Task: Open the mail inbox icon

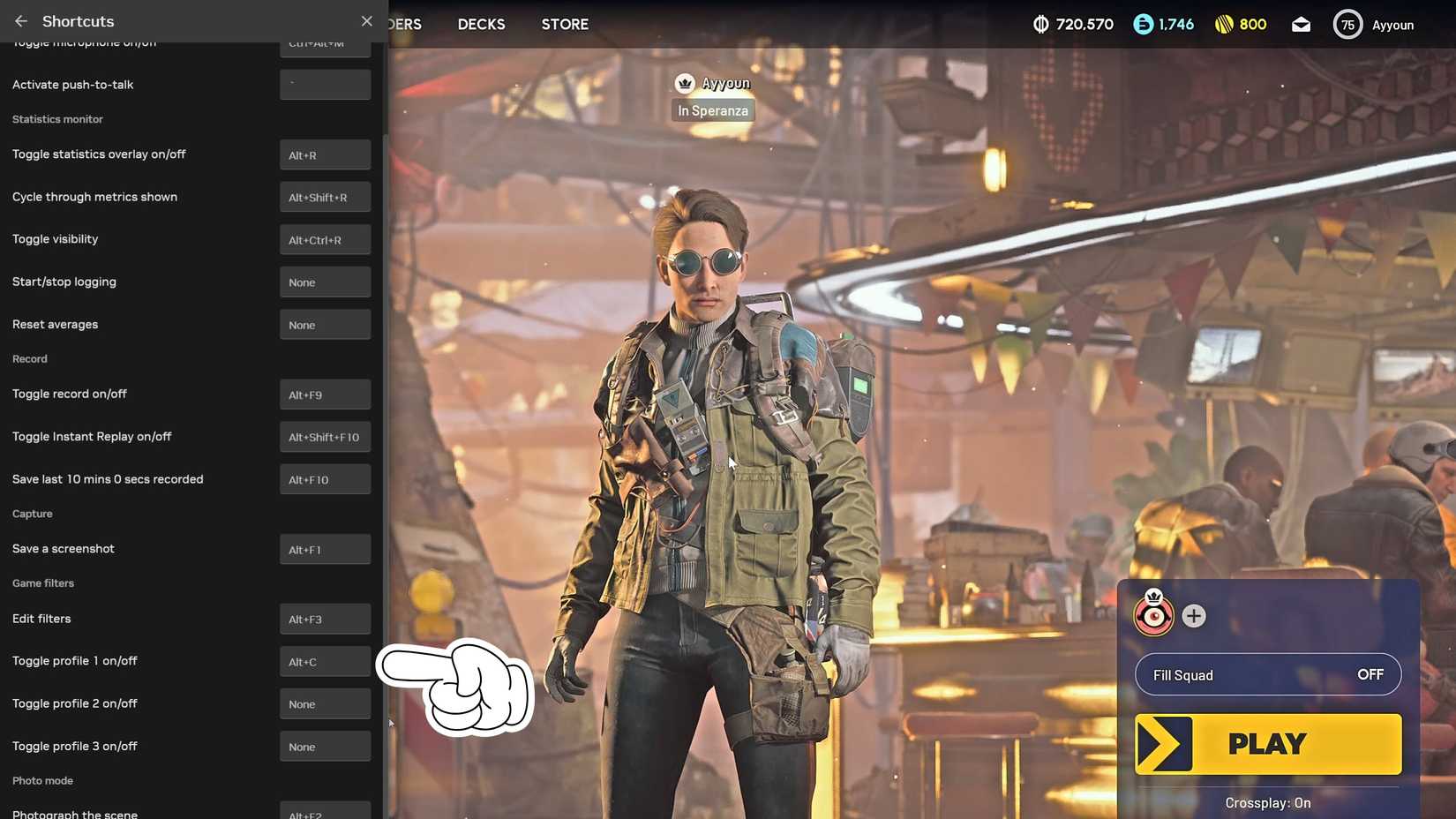Action: (1301, 24)
